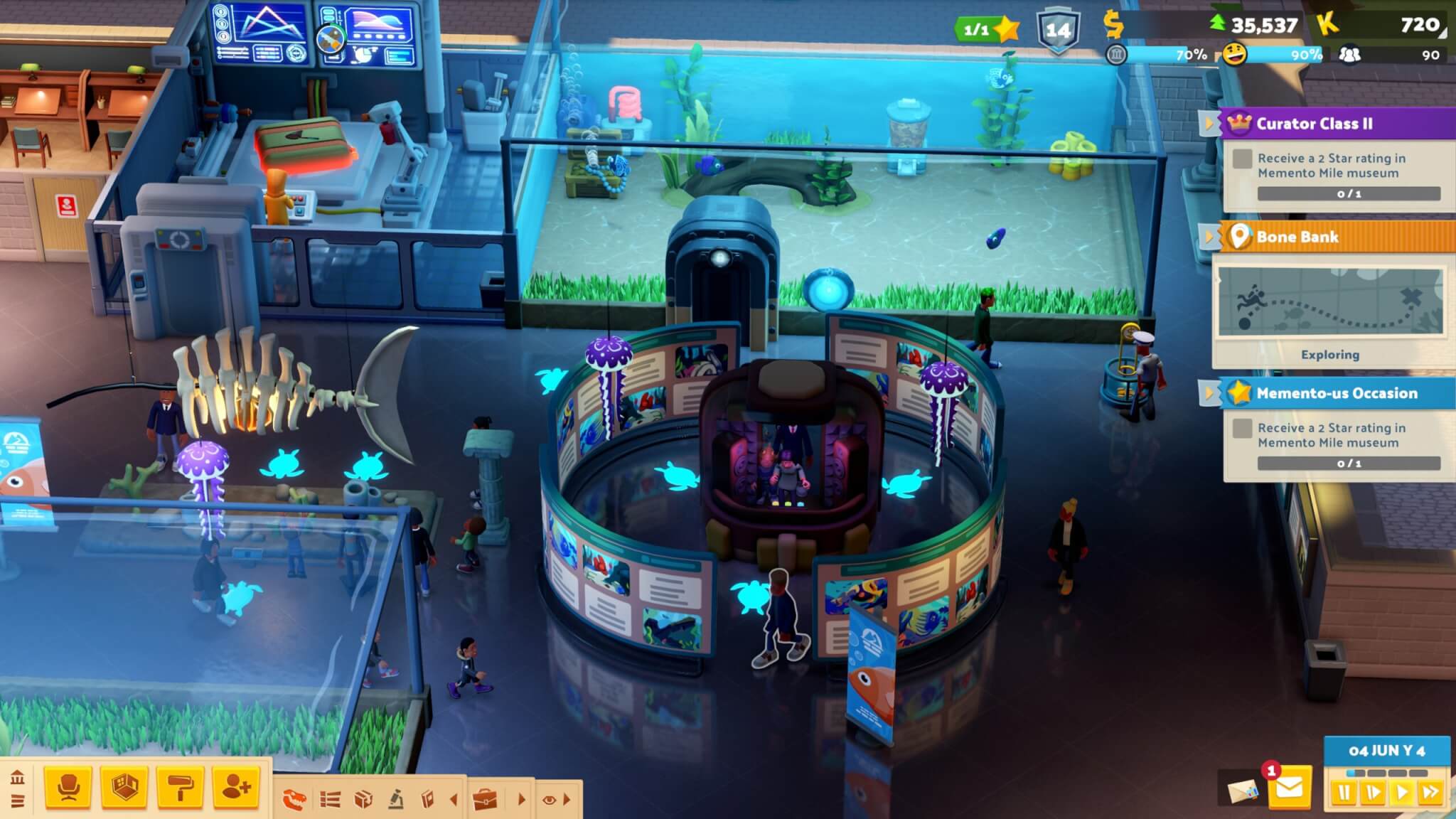
Task: Open the yellow mail inbox button
Action: pyautogui.click(x=1290, y=788)
